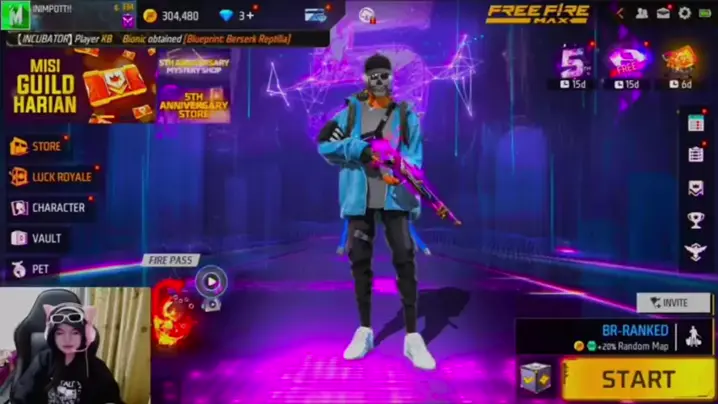Open the Store menu

click(x=38, y=146)
